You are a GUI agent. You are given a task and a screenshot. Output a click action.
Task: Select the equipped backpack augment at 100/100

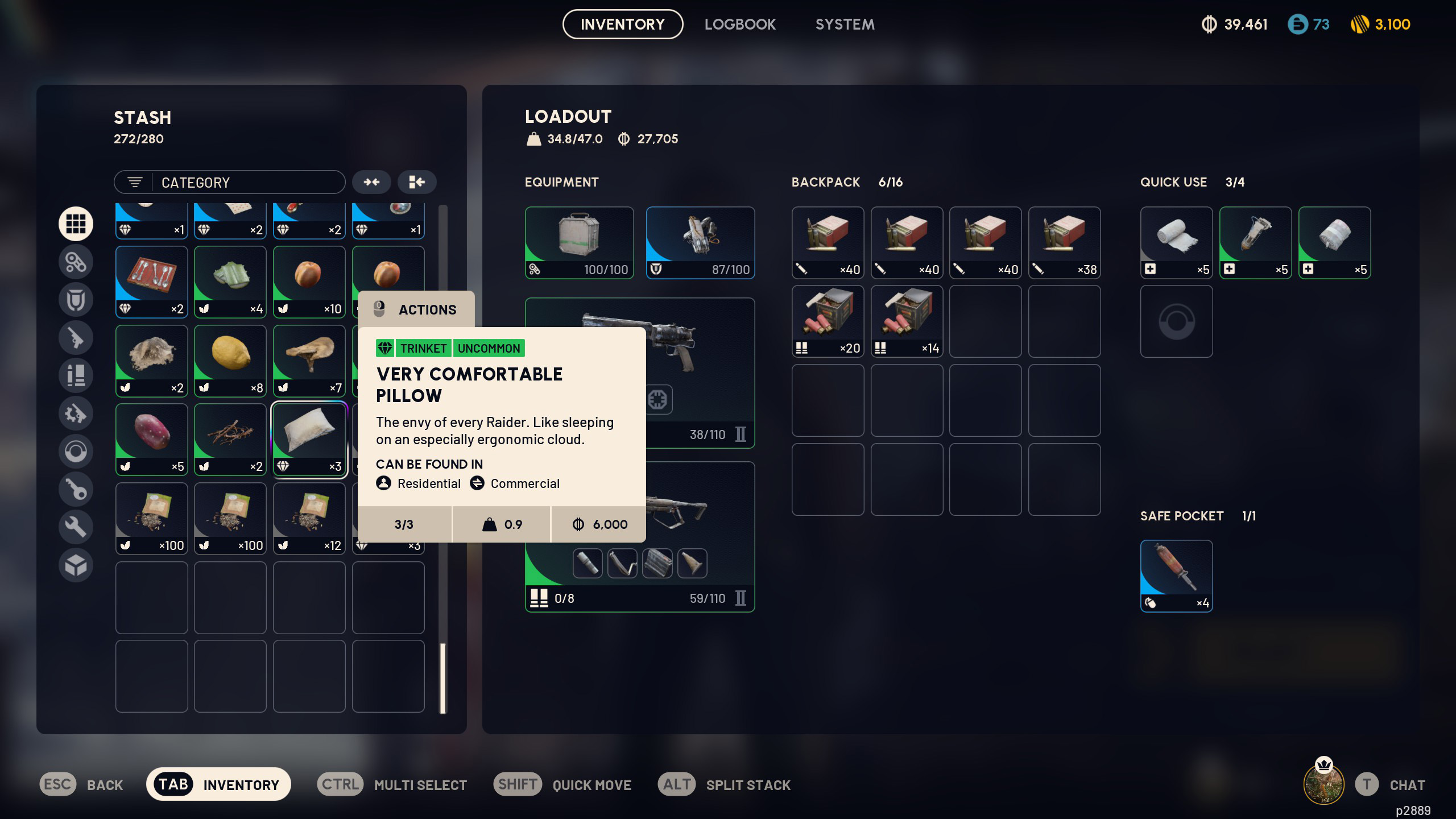click(579, 243)
